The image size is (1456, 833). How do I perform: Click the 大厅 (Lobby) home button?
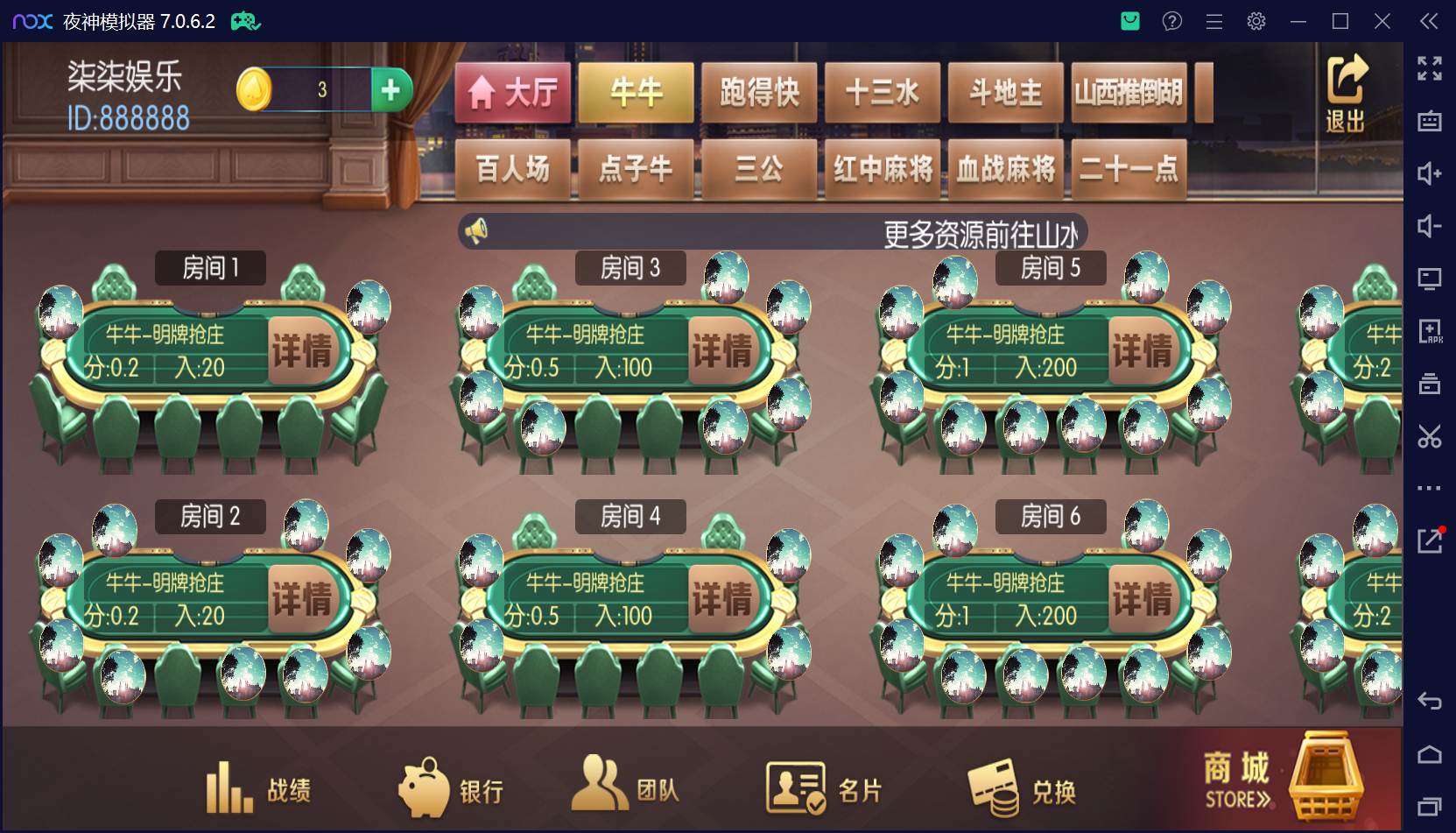pos(511,92)
